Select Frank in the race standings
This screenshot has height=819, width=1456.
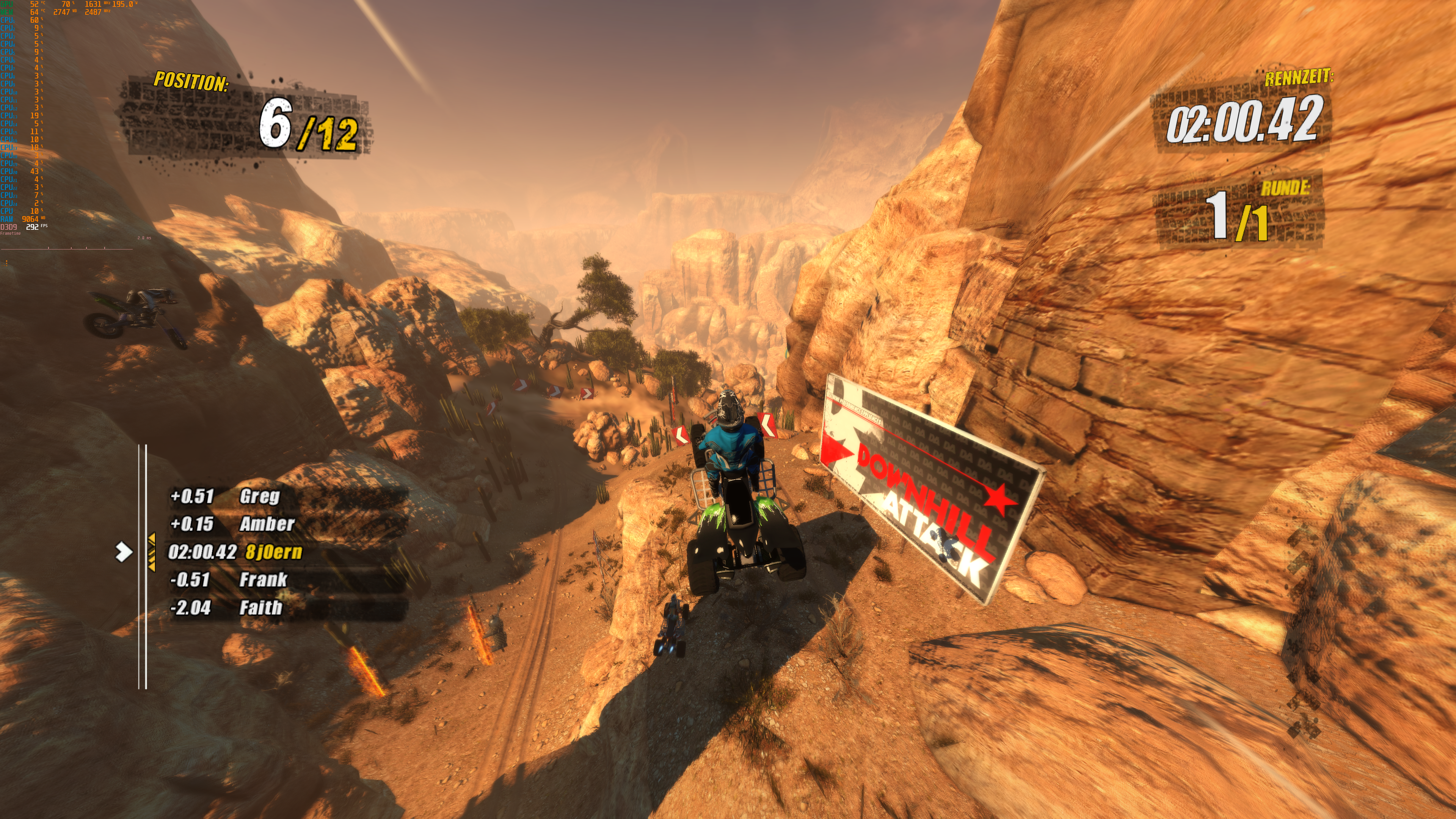(x=263, y=579)
